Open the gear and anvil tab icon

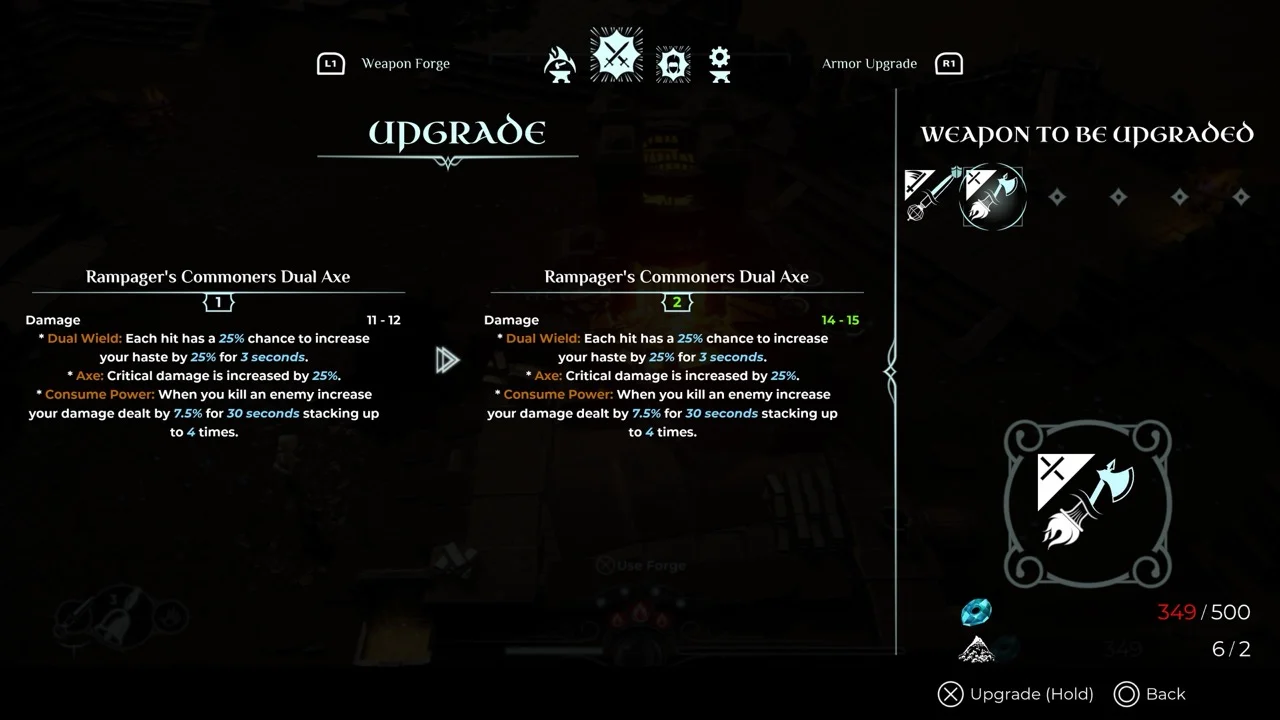[x=719, y=65]
